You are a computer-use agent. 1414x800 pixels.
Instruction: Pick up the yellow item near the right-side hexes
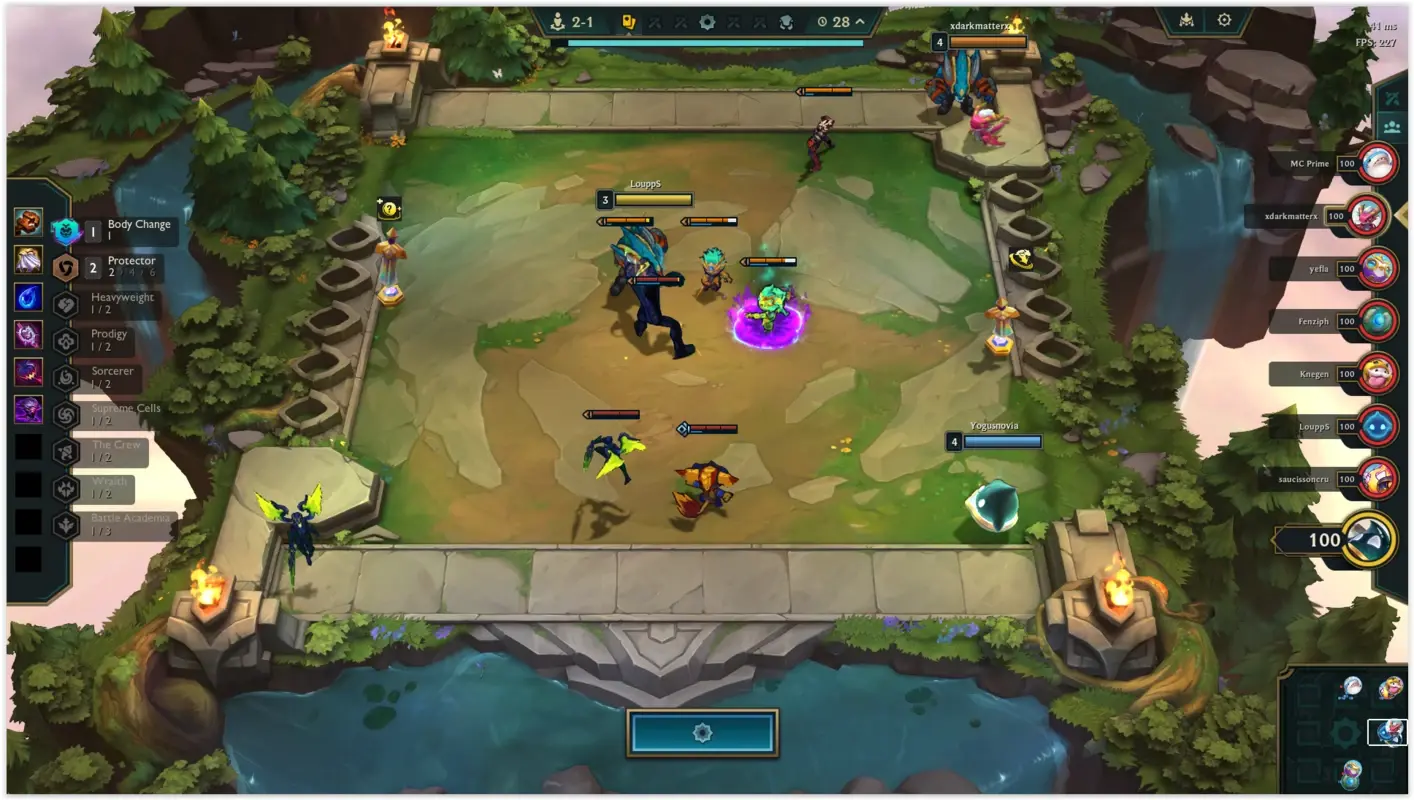coord(1022,261)
